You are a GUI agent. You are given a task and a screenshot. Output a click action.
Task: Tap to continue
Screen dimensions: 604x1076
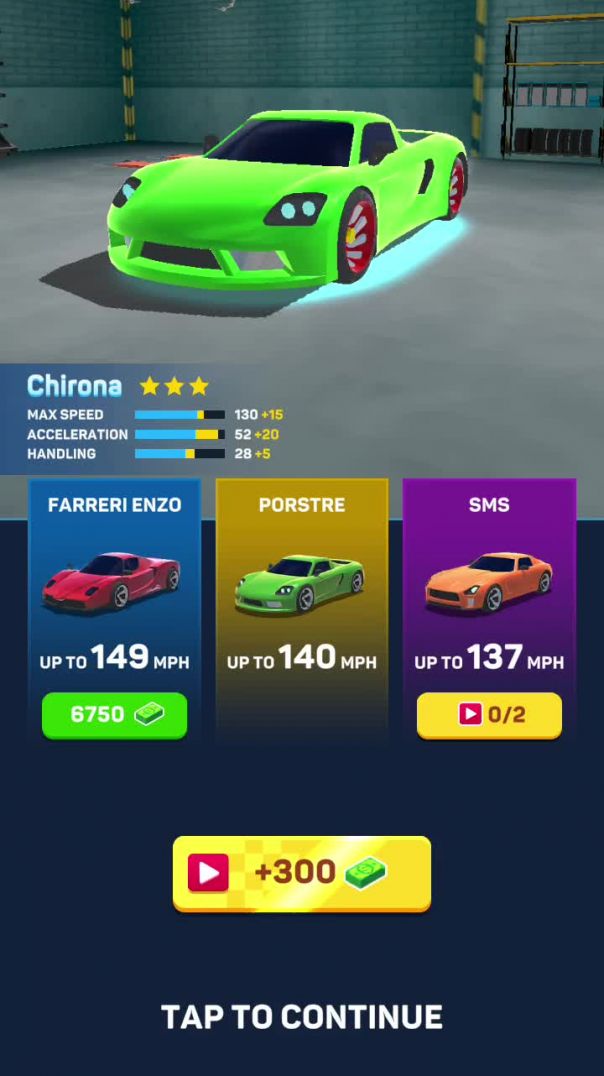click(x=302, y=1017)
